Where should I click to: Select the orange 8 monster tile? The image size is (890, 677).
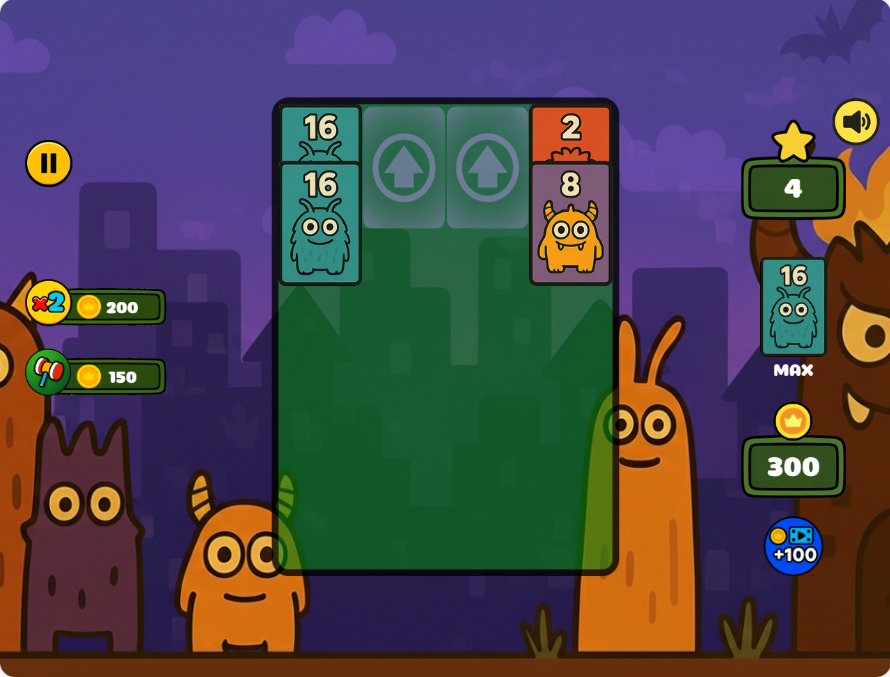pyautogui.click(x=570, y=225)
